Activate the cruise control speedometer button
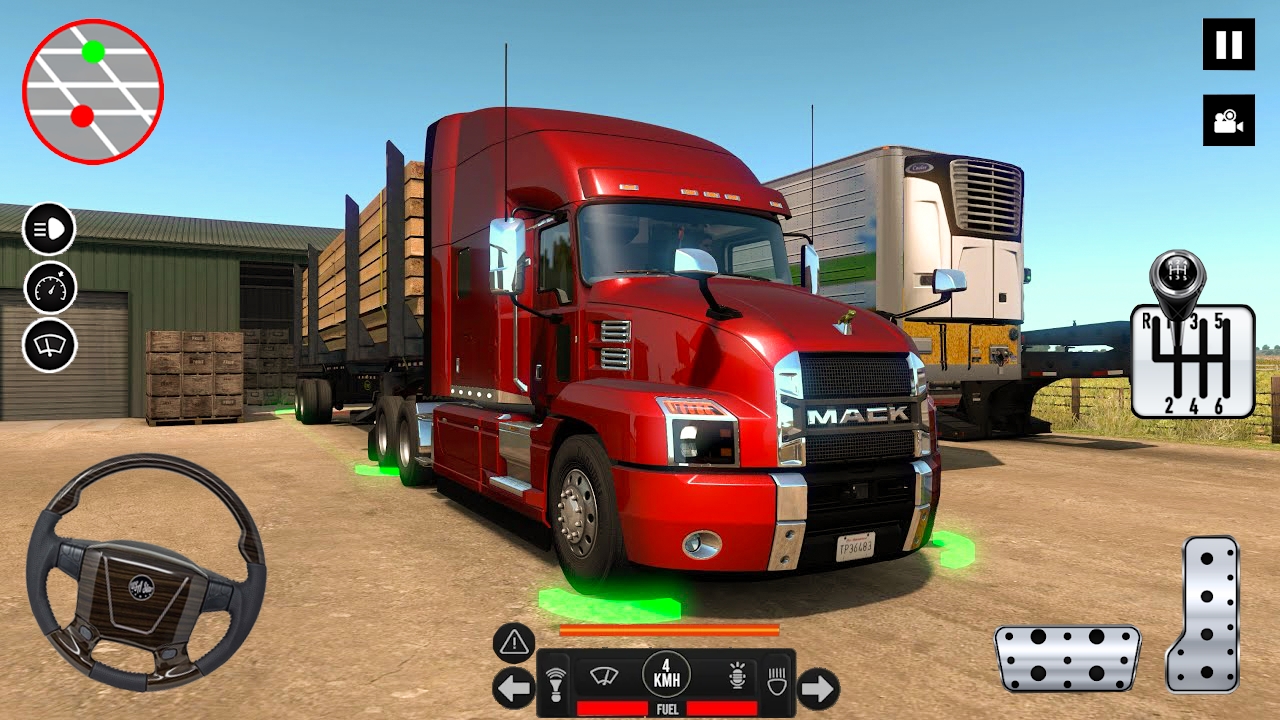 pyautogui.click(x=49, y=288)
